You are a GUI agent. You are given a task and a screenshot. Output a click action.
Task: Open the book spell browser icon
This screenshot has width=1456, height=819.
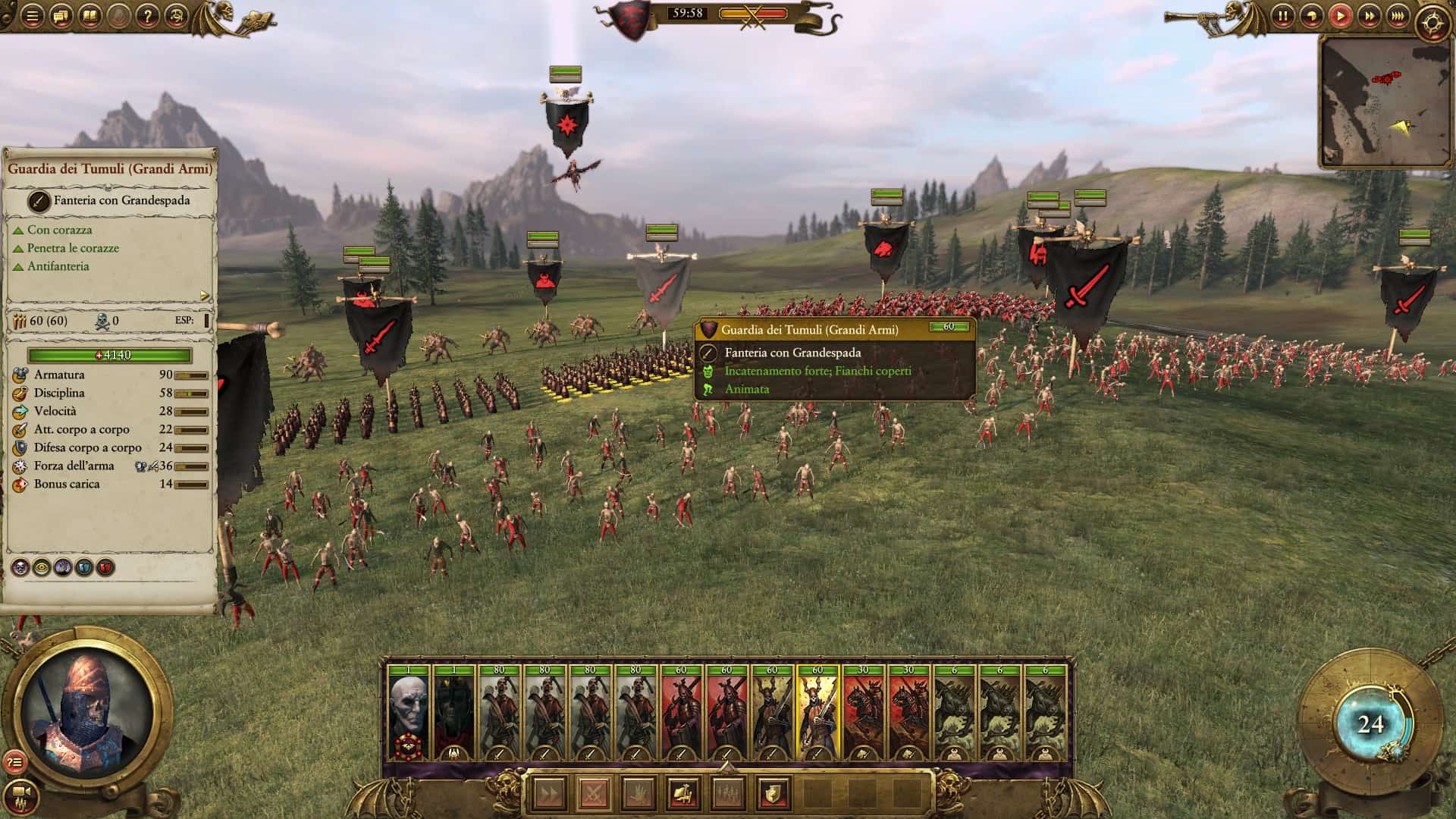[x=90, y=16]
